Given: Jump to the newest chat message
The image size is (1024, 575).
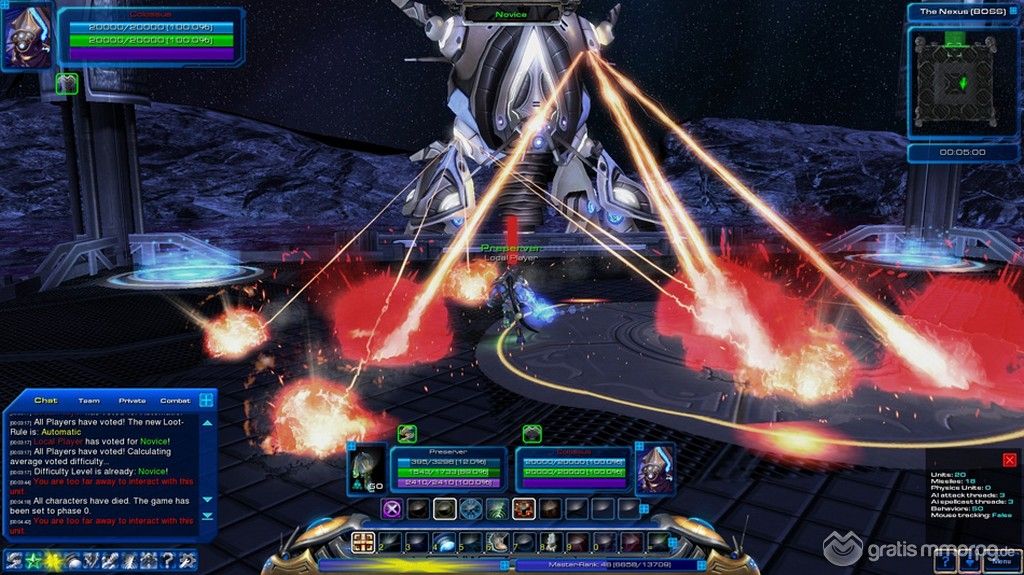Looking at the screenshot, I should [208, 516].
